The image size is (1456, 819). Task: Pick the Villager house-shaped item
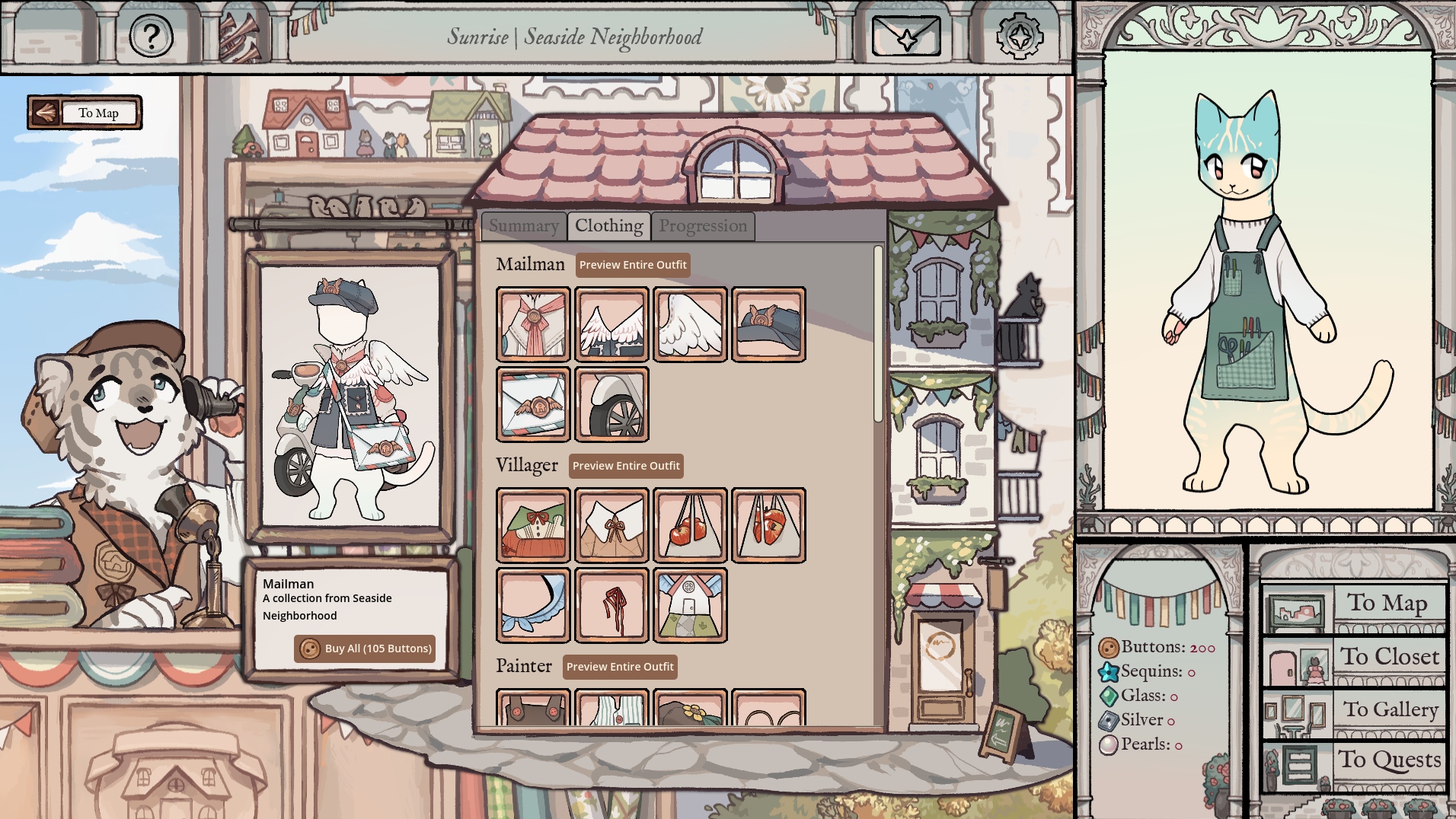point(690,605)
